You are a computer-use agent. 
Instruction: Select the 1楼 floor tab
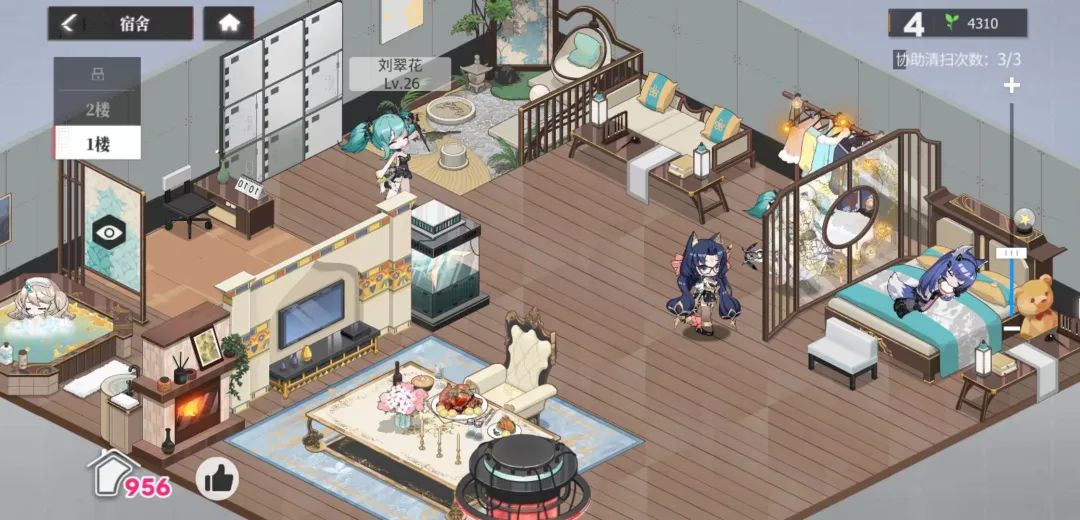click(97, 143)
